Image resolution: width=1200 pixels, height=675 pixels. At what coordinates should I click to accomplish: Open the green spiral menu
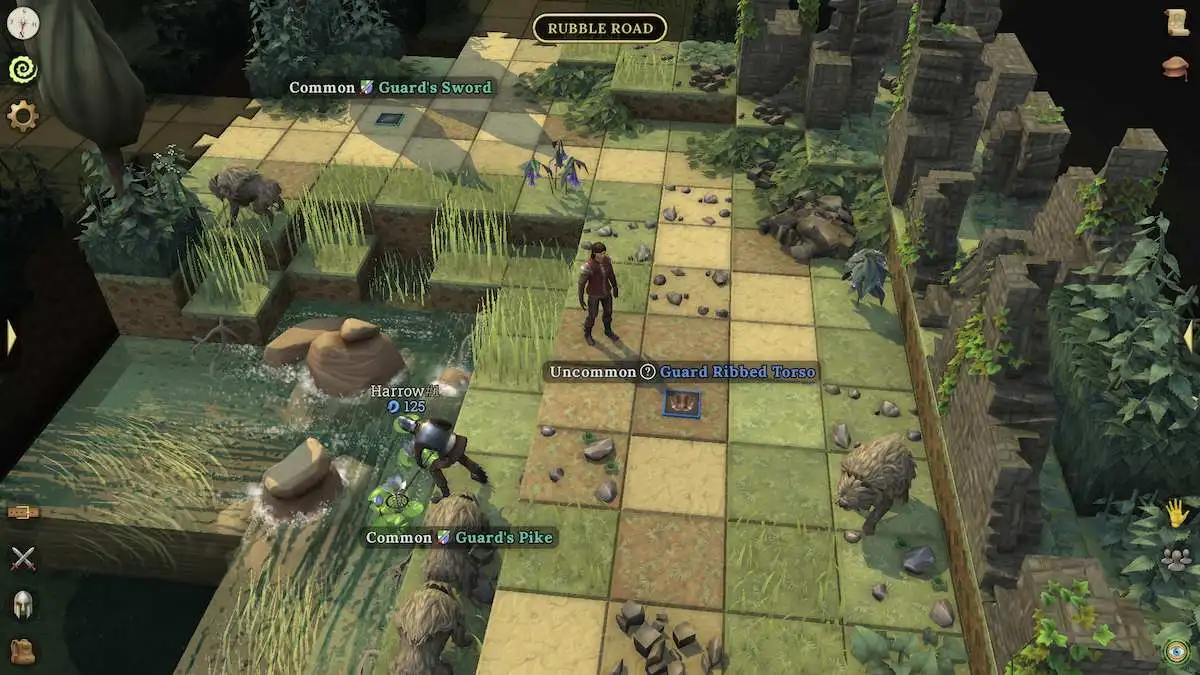click(22, 68)
